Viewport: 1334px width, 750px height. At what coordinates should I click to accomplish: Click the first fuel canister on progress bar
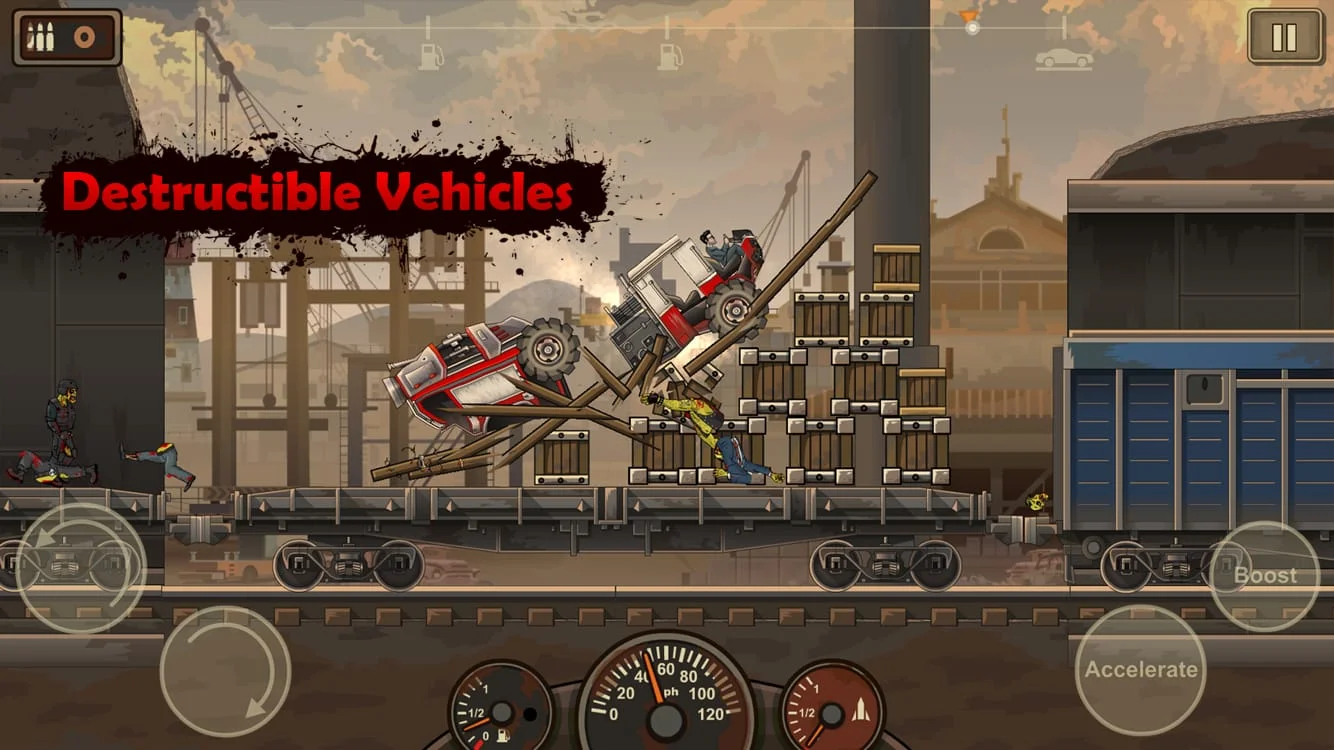tap(428, 55)
